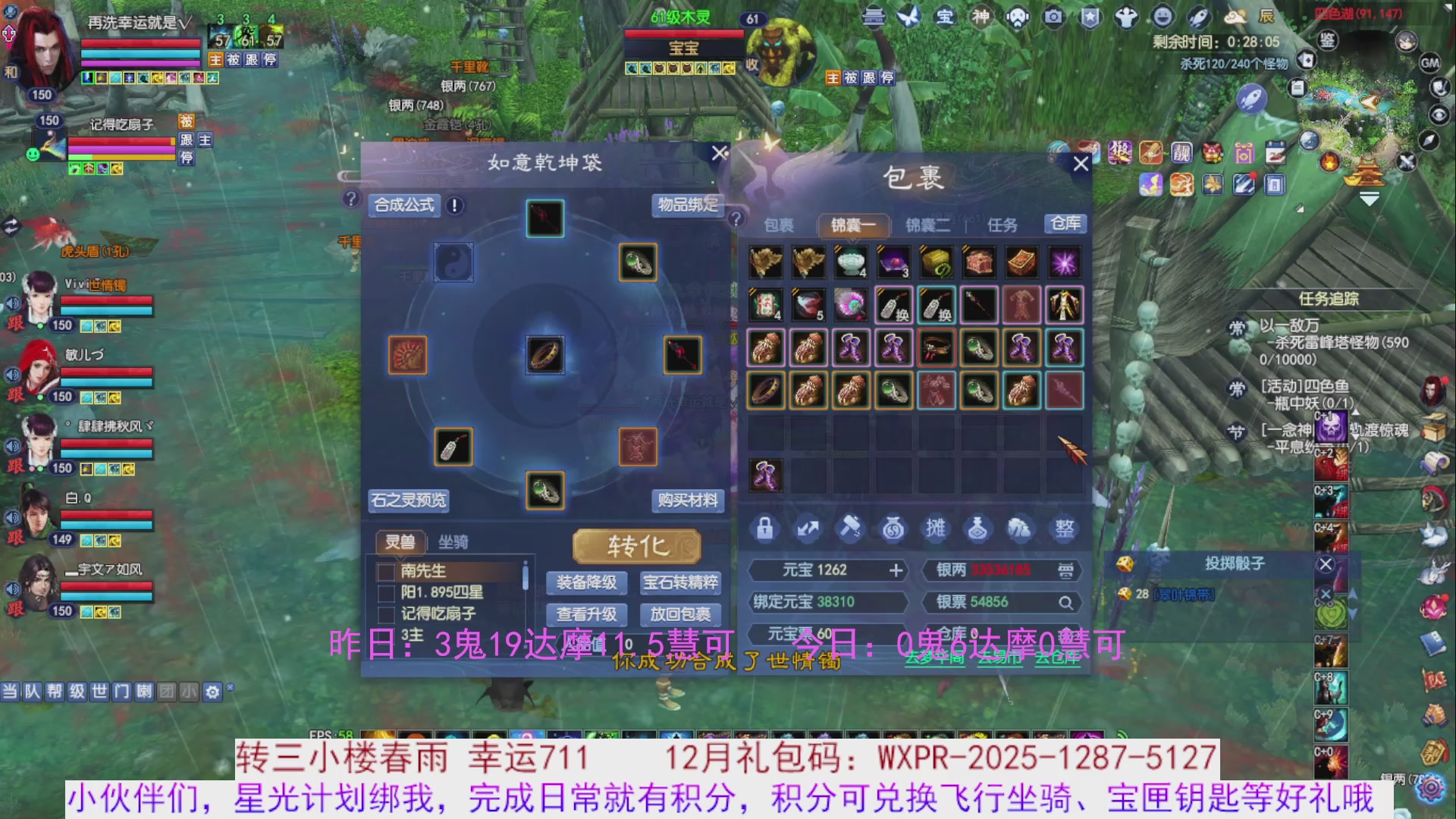Check the 阳1.895四星 checkbox

click(x=385, y=595)
